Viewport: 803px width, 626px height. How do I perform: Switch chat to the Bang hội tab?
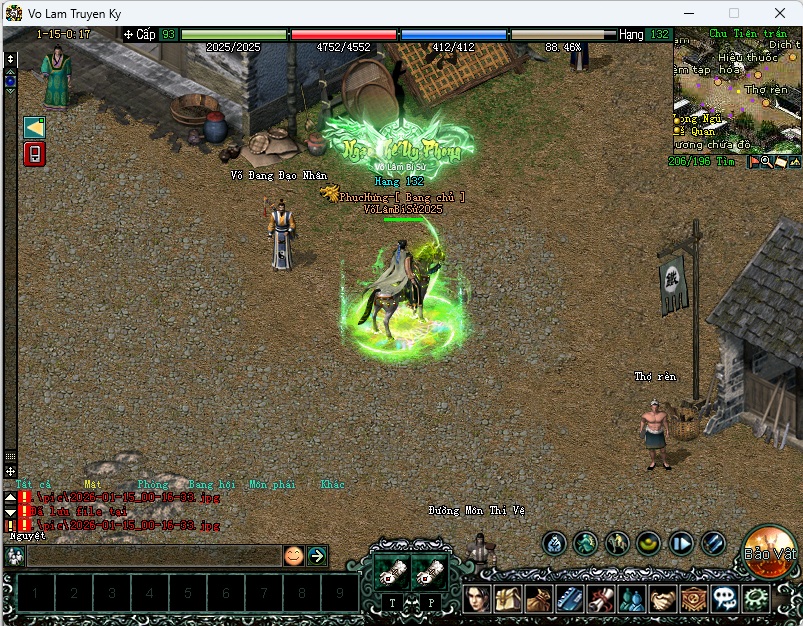209,485
